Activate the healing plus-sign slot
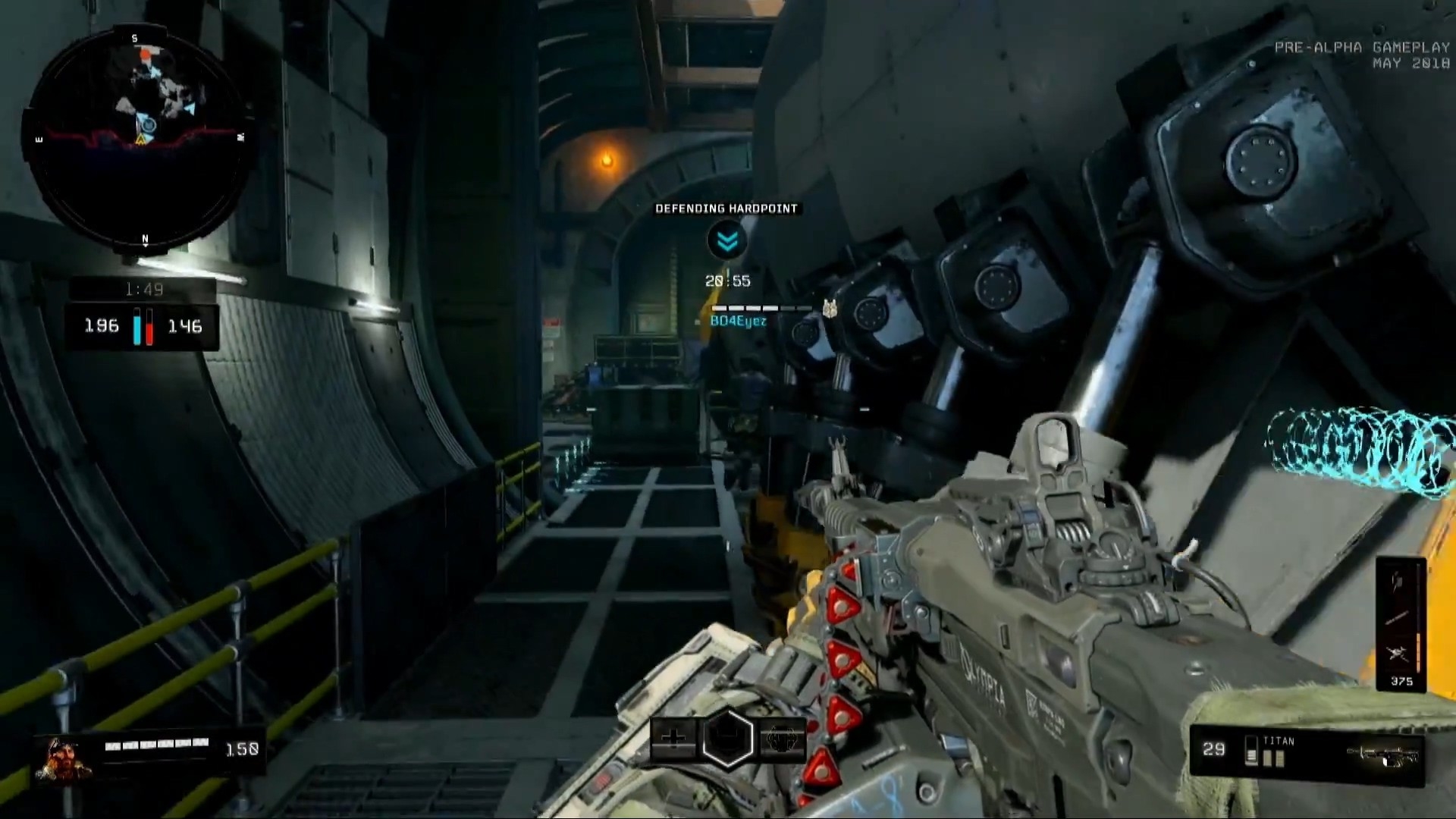The width and height of the screenshot is (1456, 819). (674, 738)
